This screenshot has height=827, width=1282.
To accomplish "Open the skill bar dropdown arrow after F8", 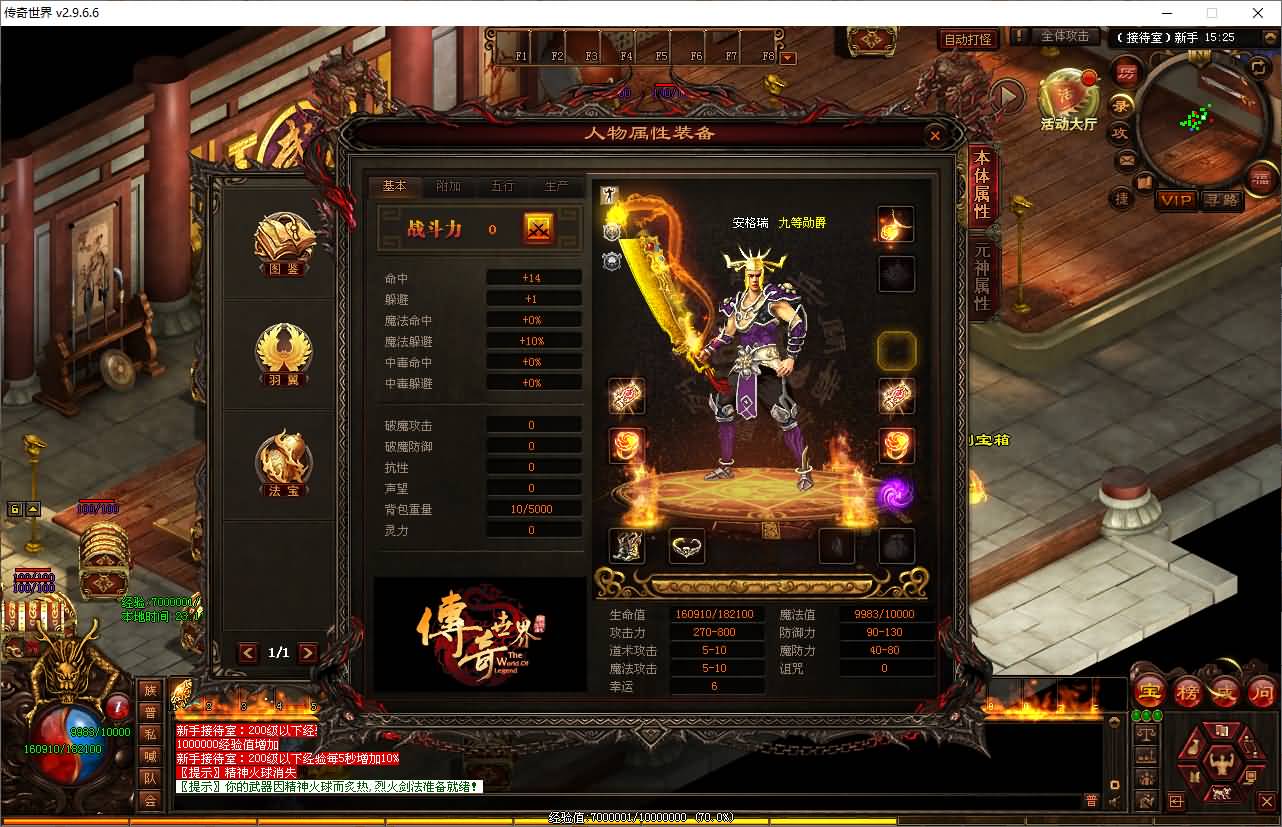I will tap(789, 57).
